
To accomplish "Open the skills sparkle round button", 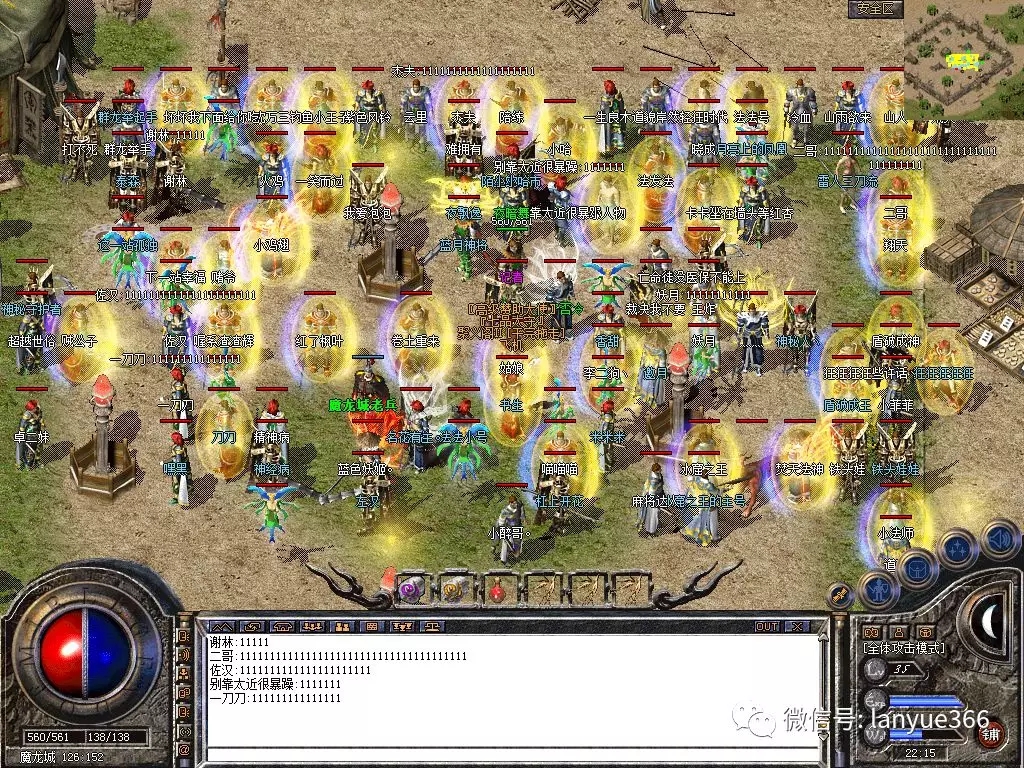I will tap(957, 549).
